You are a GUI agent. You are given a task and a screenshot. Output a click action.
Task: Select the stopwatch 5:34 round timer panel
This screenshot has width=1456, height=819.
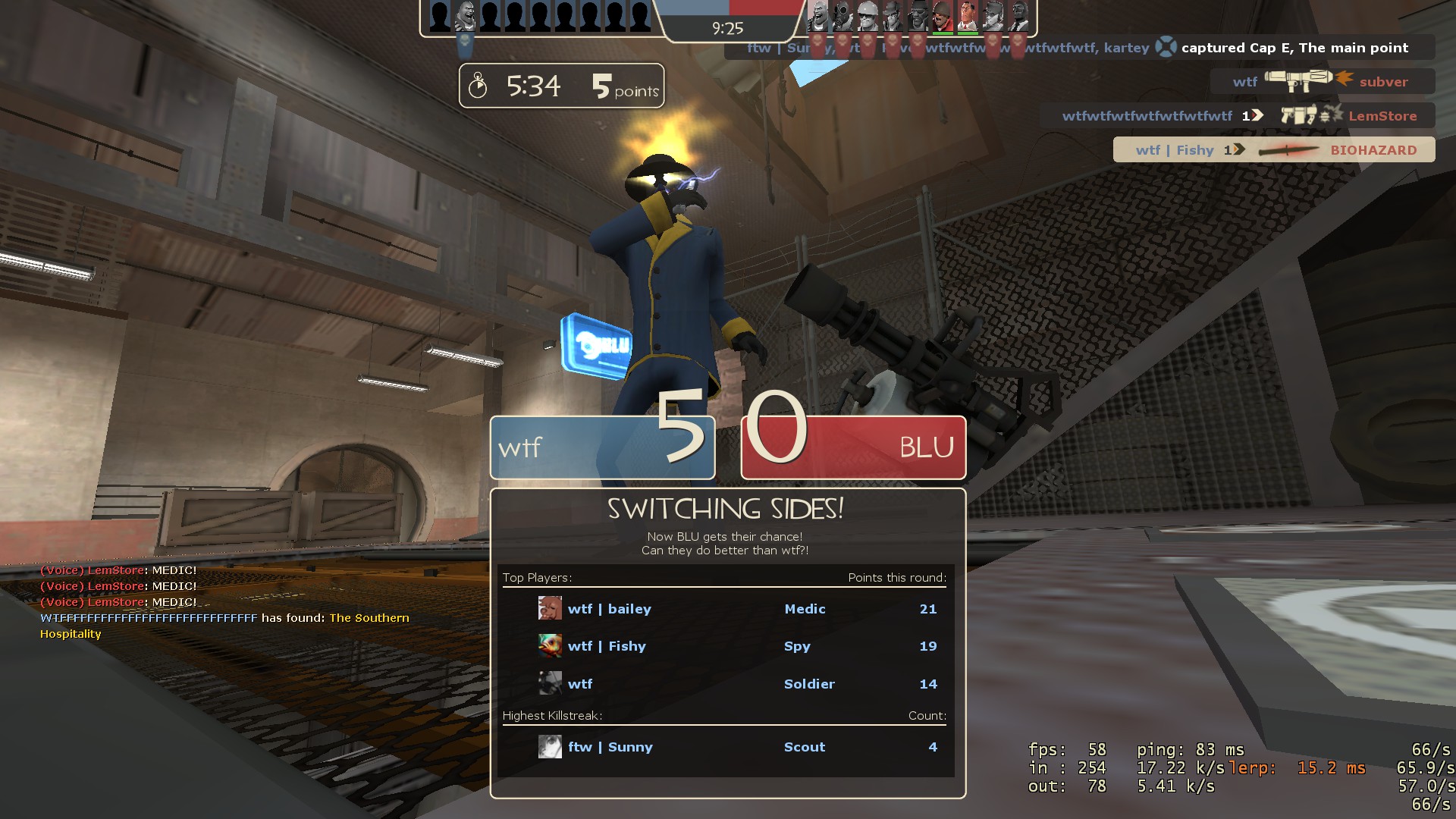[561, 86]
